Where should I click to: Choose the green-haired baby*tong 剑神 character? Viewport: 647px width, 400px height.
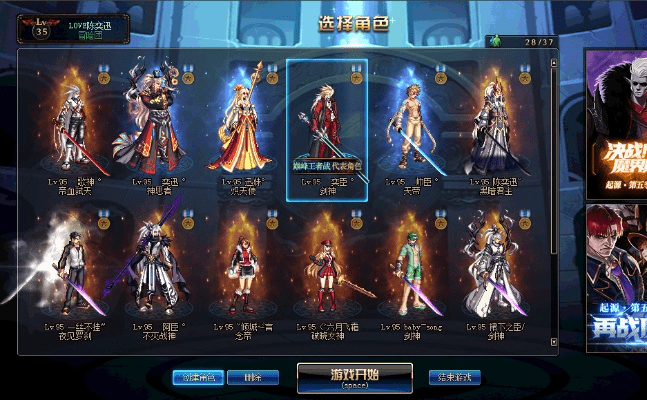click(410, 270)
